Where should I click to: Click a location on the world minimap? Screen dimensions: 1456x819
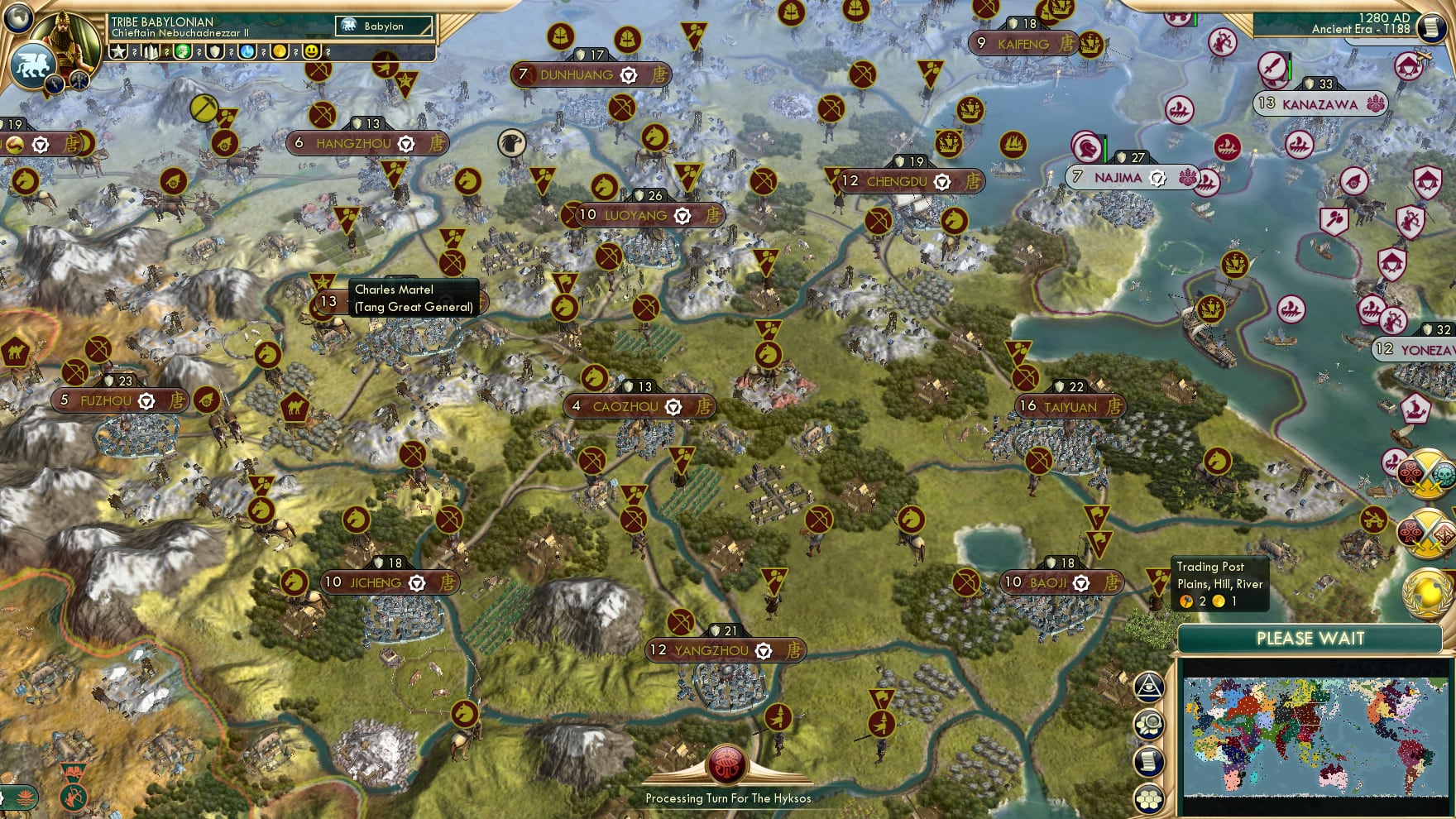click(x=1315, y=736)
